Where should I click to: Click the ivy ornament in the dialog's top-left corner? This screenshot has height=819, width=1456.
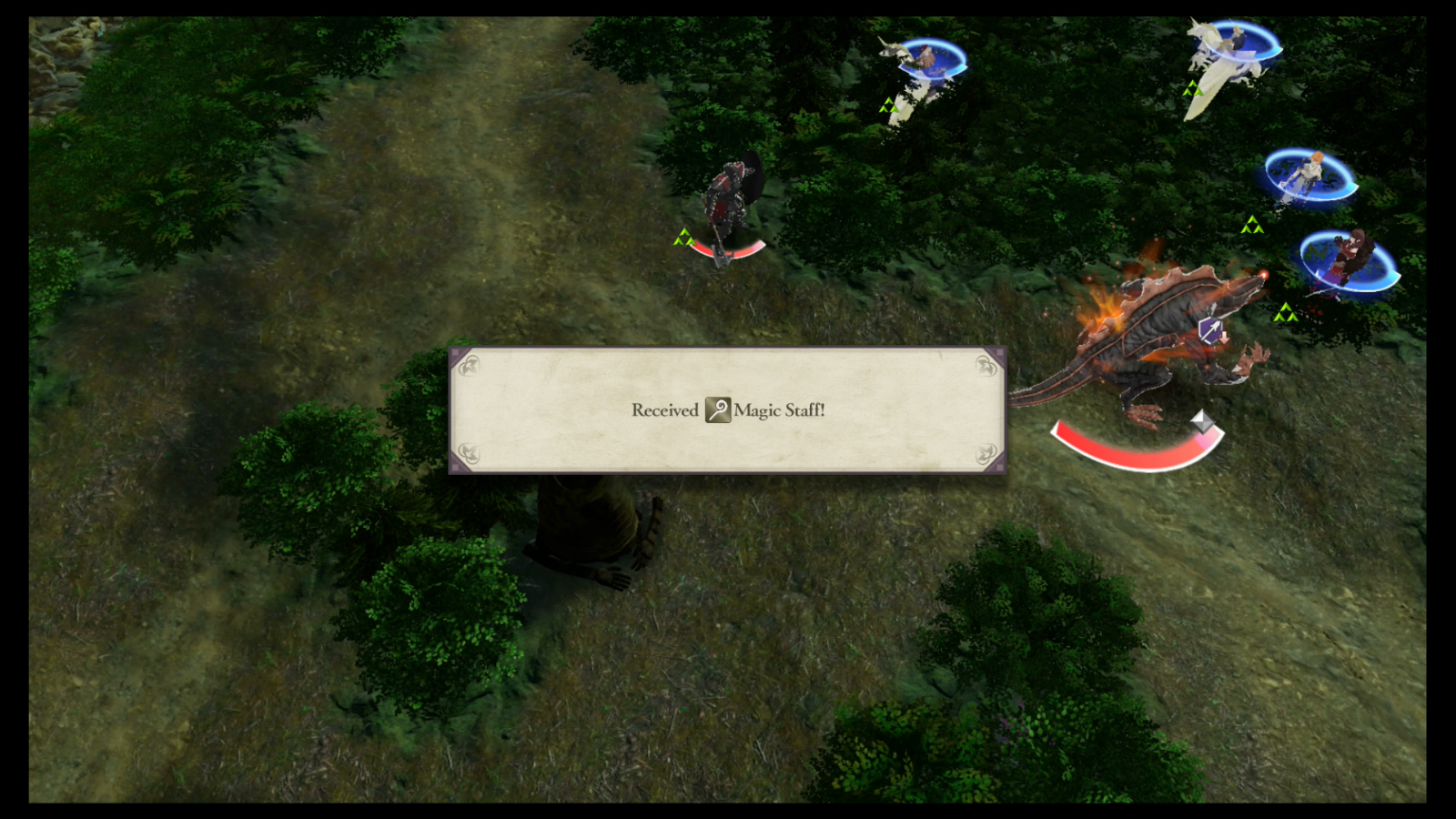click(x=470, y=364)
